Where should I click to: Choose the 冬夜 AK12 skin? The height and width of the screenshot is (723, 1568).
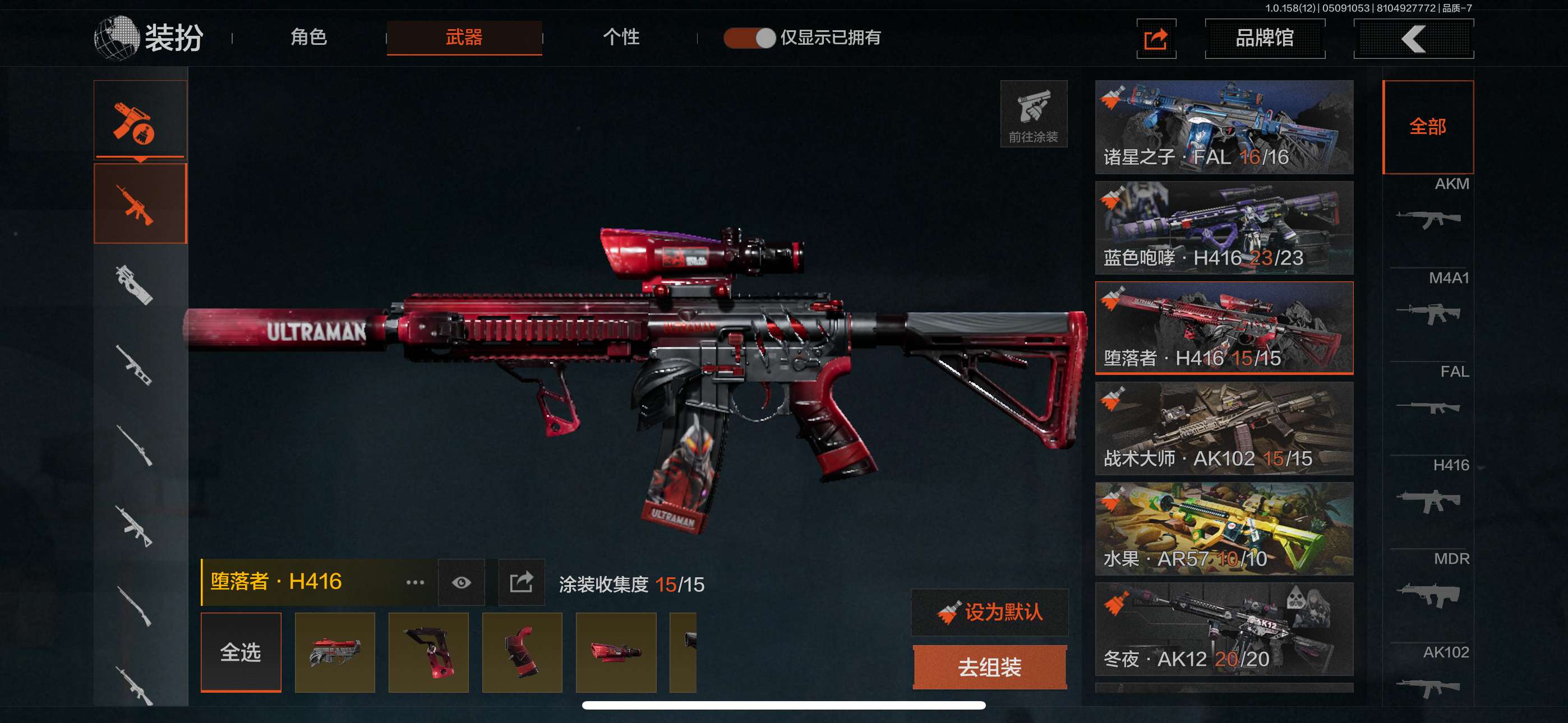(1224, 629)
